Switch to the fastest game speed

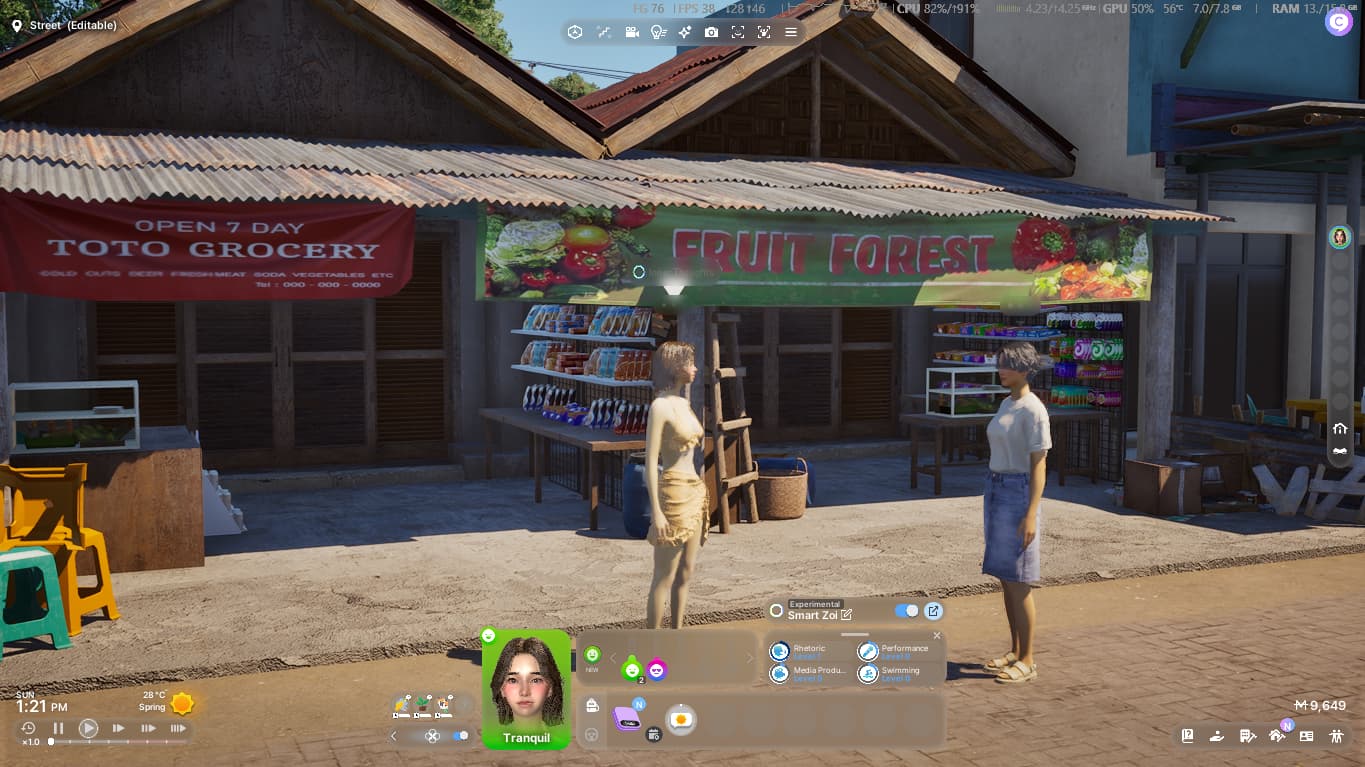click(x=178, y=728)
